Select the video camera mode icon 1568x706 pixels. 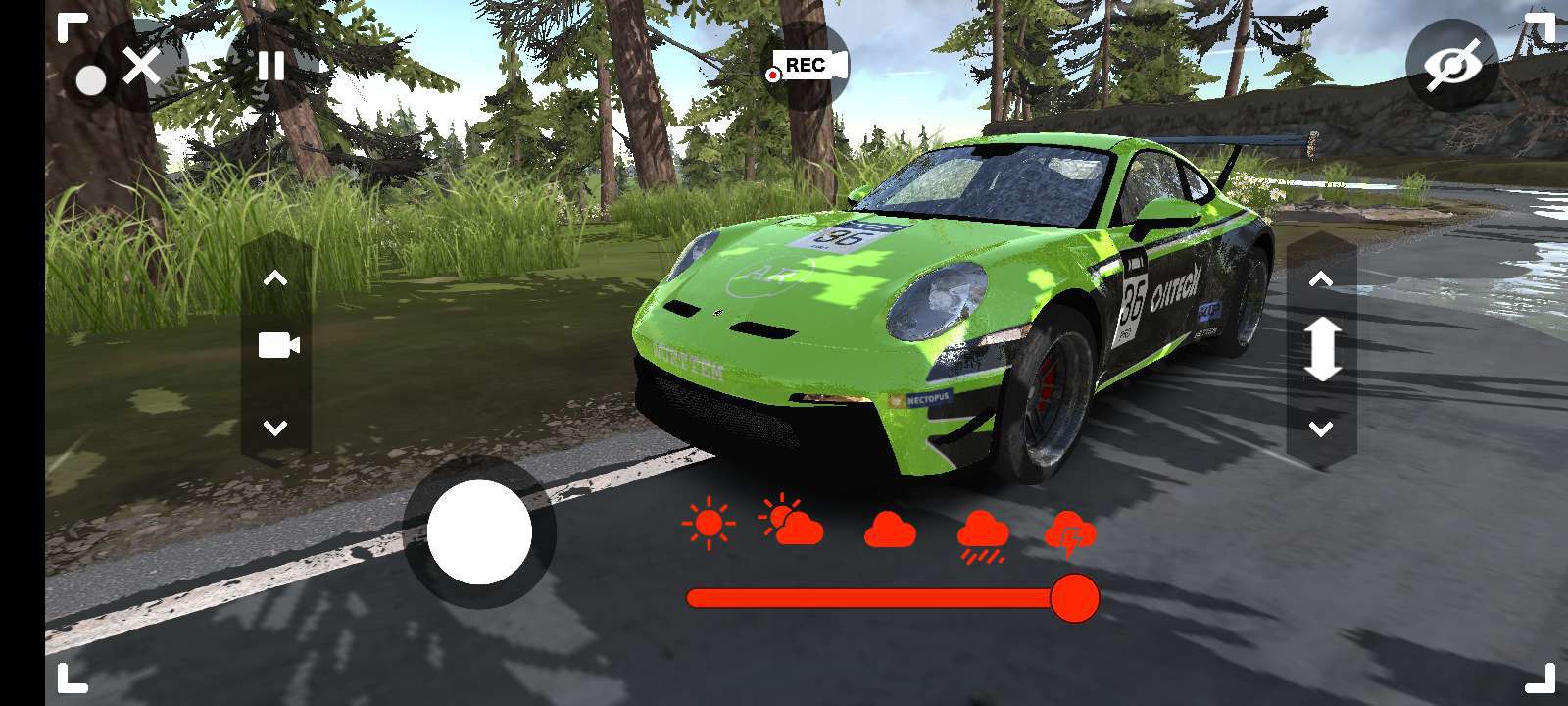pyautogui.click(x=277, y=345)
